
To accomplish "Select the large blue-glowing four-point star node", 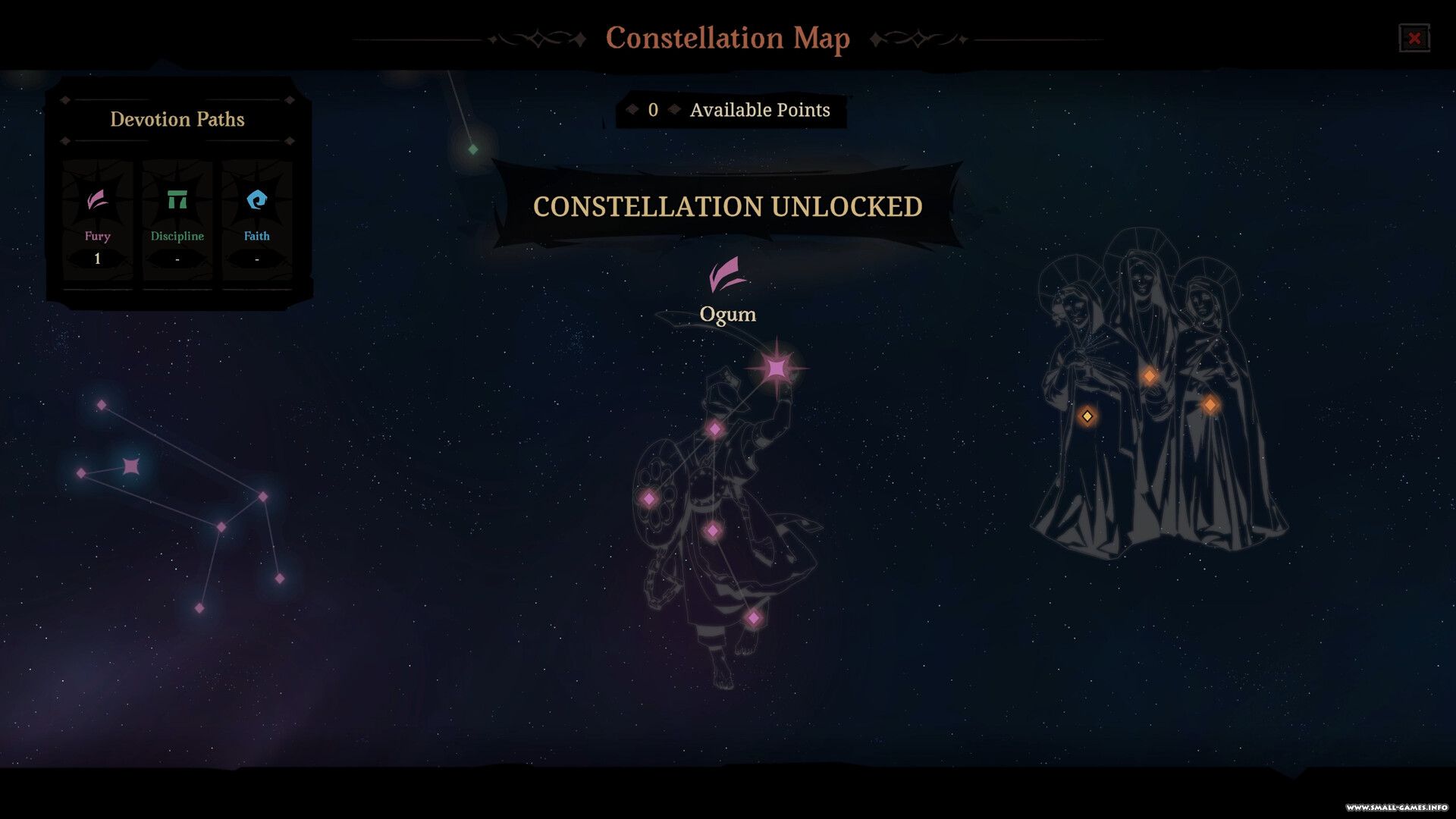I will (x=131, y=466).
